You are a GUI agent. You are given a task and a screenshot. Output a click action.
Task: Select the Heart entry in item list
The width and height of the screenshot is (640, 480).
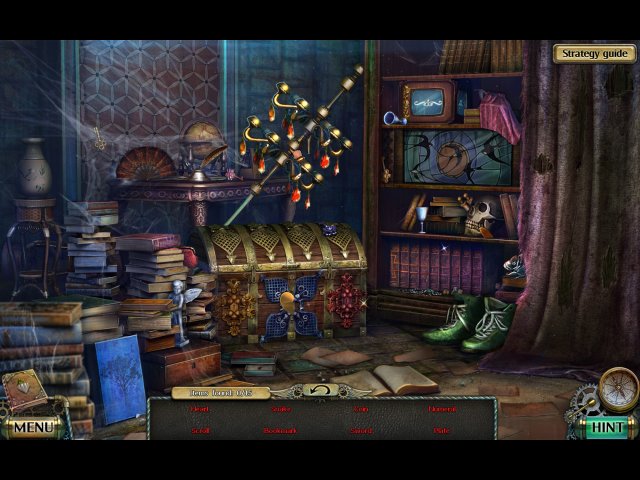200,409
